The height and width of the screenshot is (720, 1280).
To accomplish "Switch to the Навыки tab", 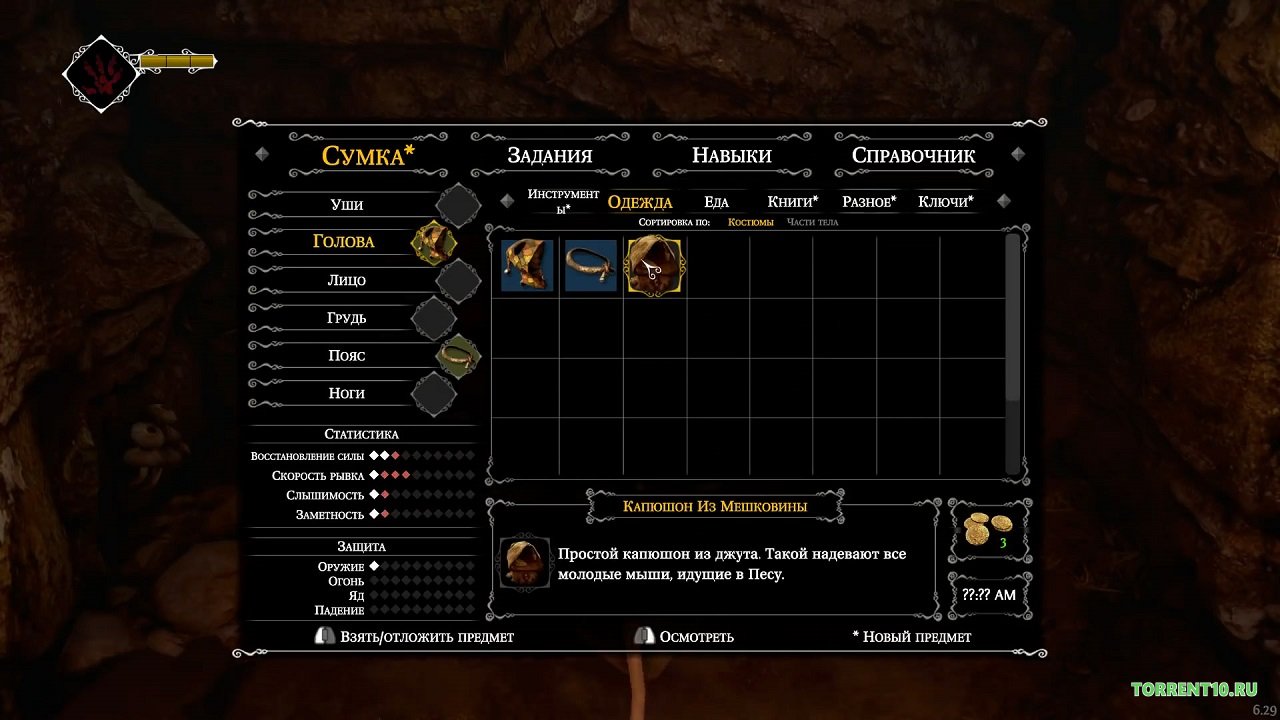I will (731, 155).
